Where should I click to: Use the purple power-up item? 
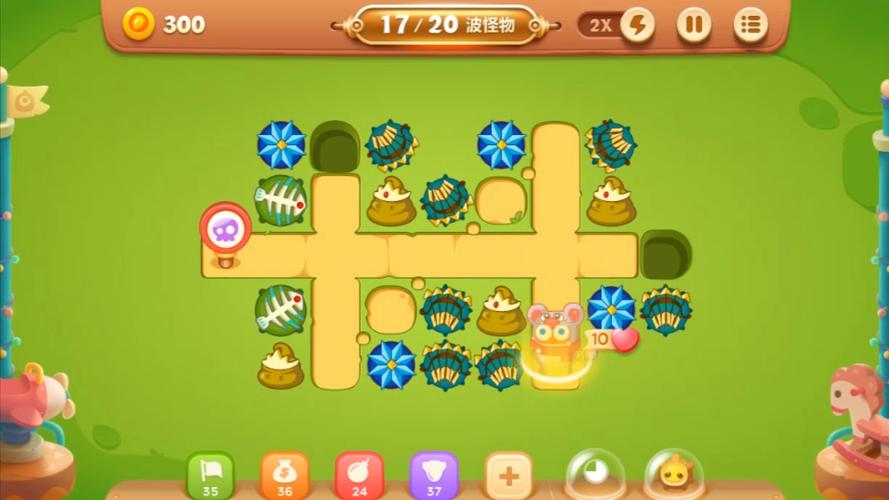tap(434, 474)
